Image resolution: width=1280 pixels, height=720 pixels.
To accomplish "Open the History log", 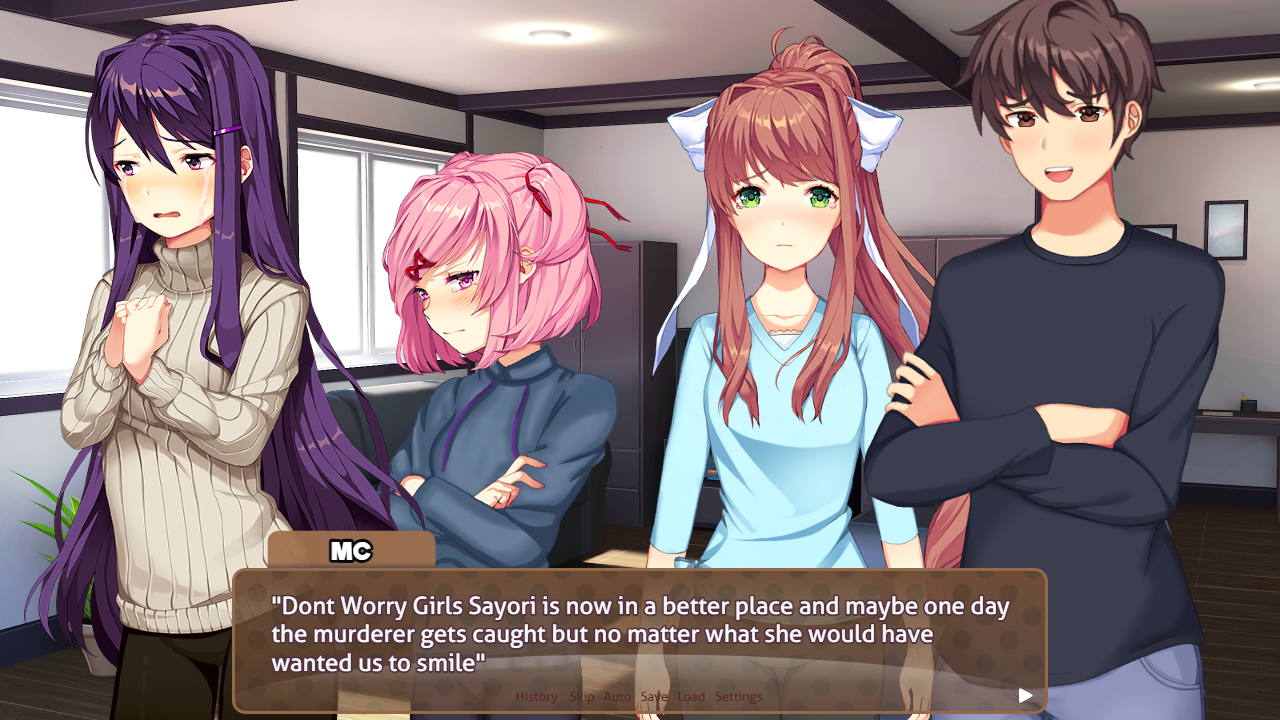I will 536,696.
